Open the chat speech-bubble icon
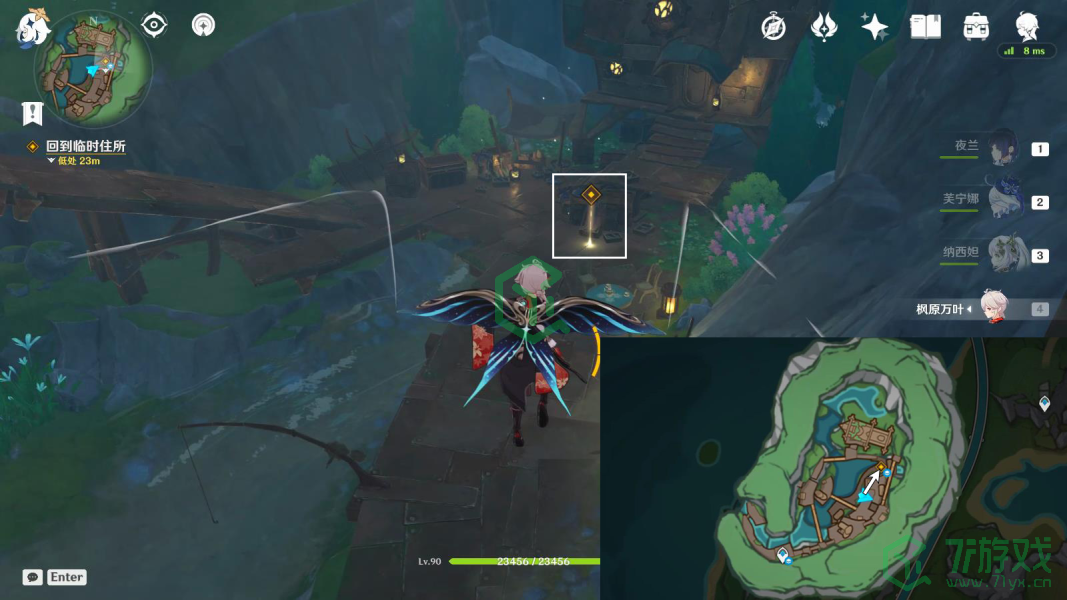This screenshot has width=1067, height=600. (33, 577)
